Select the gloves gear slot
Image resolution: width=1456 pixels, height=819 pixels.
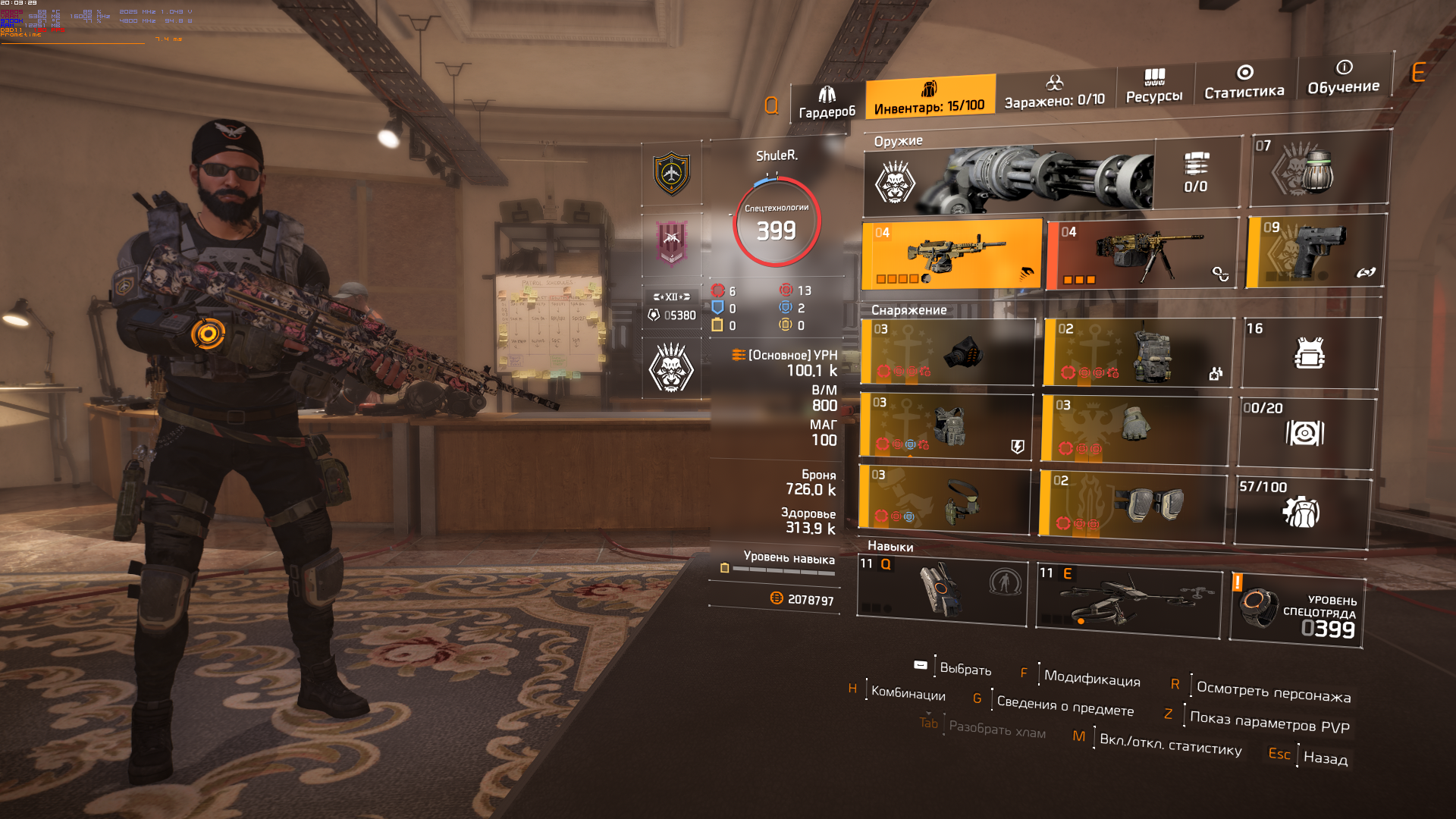(x=1134, y=429)
